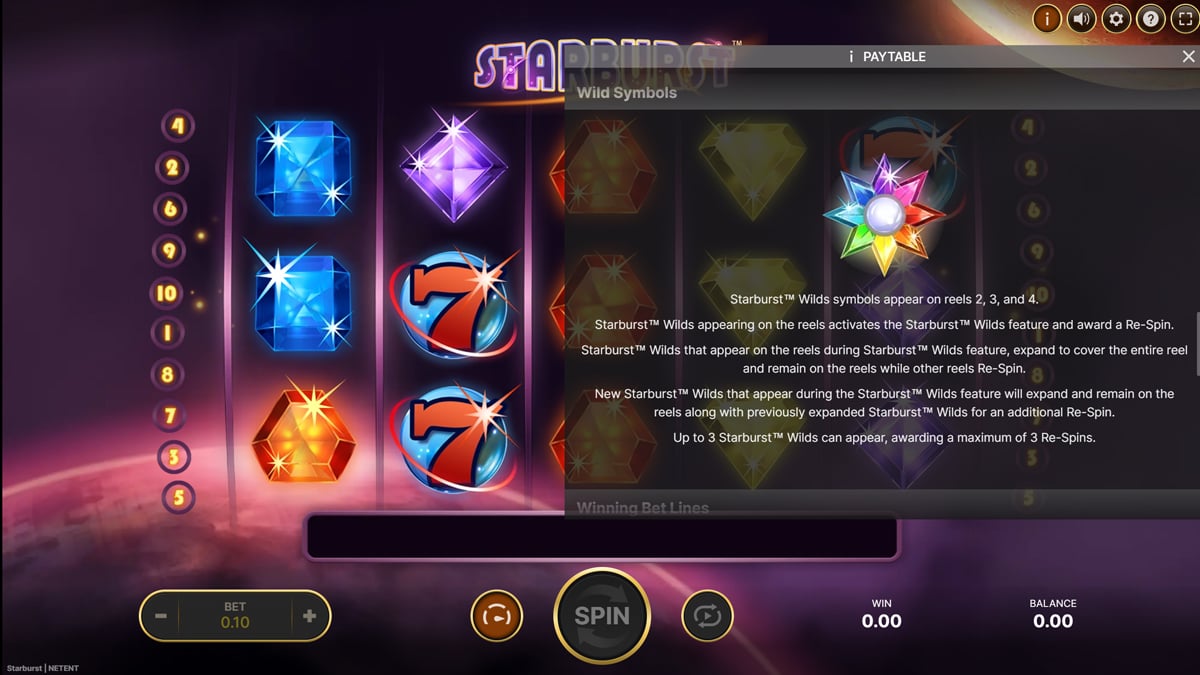
Task: Open the info paytable icon
Action: [x=1047, y=19]
